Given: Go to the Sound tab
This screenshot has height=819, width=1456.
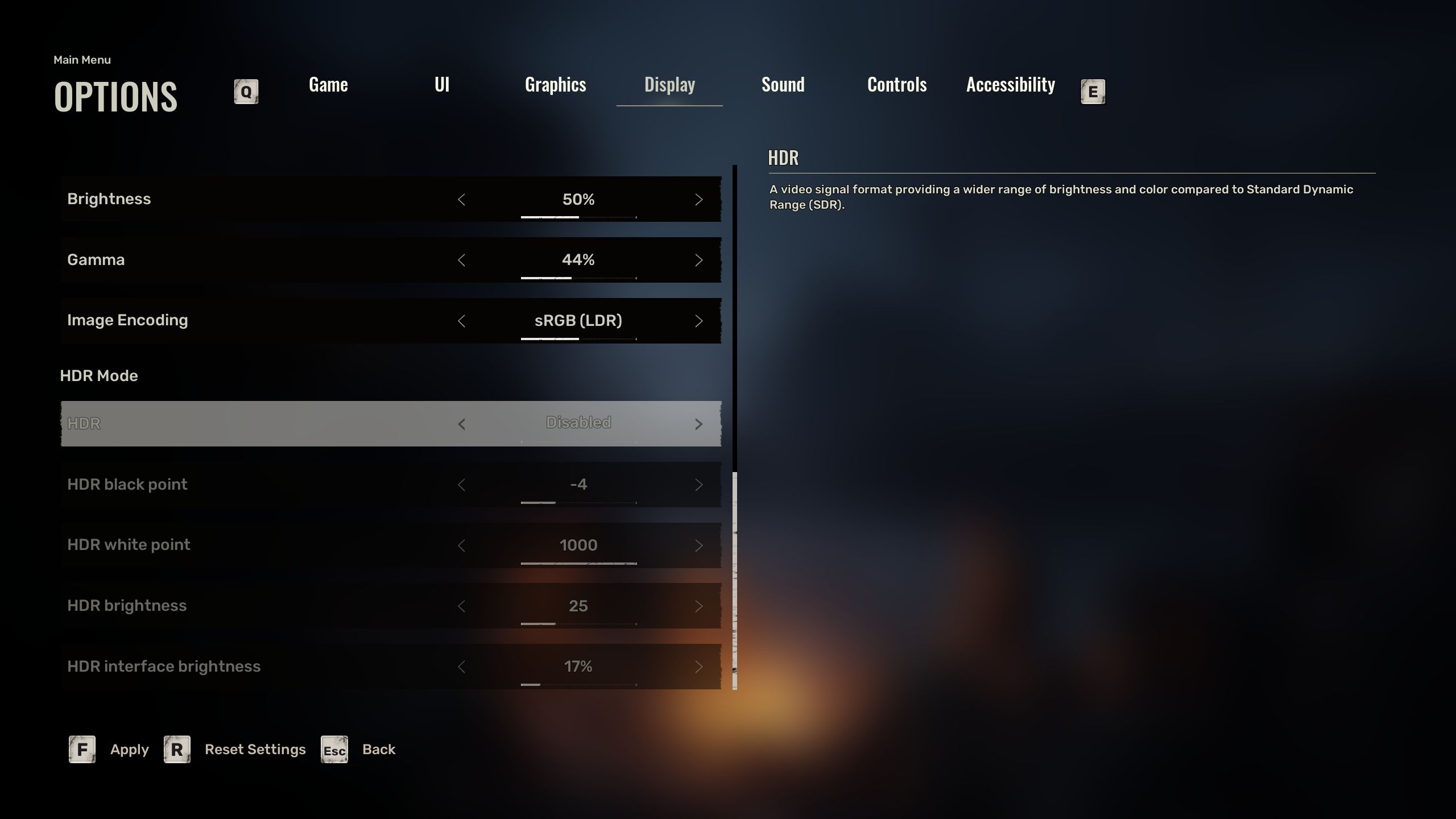Looking at the screenshot, I should [x=783, y=85].
